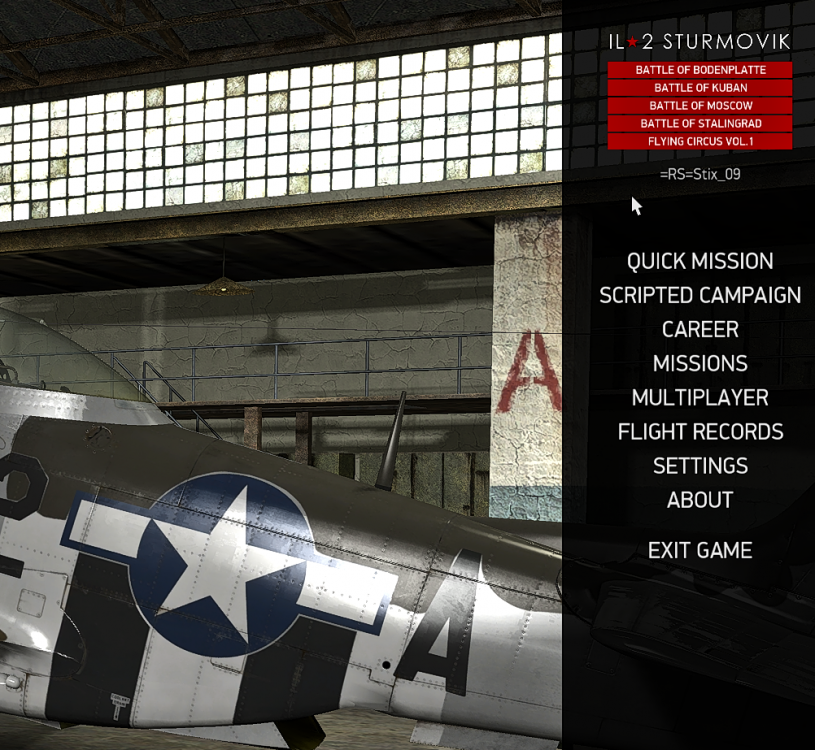This screenshot has width=815, height=750.
Task: Click Exit Game to quit
Action: 700,551
